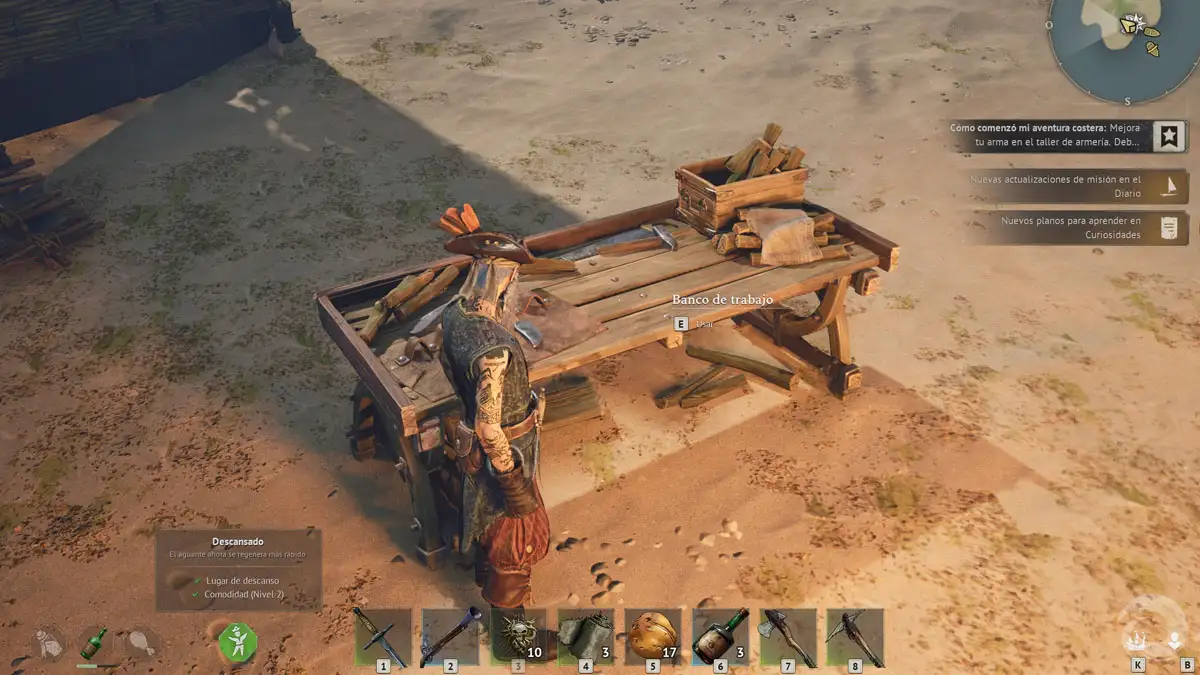The width and height of the screenshot is (1200, 675).
Task: Select the skull emblem item with count 10
Action: [x=518, y=636]
